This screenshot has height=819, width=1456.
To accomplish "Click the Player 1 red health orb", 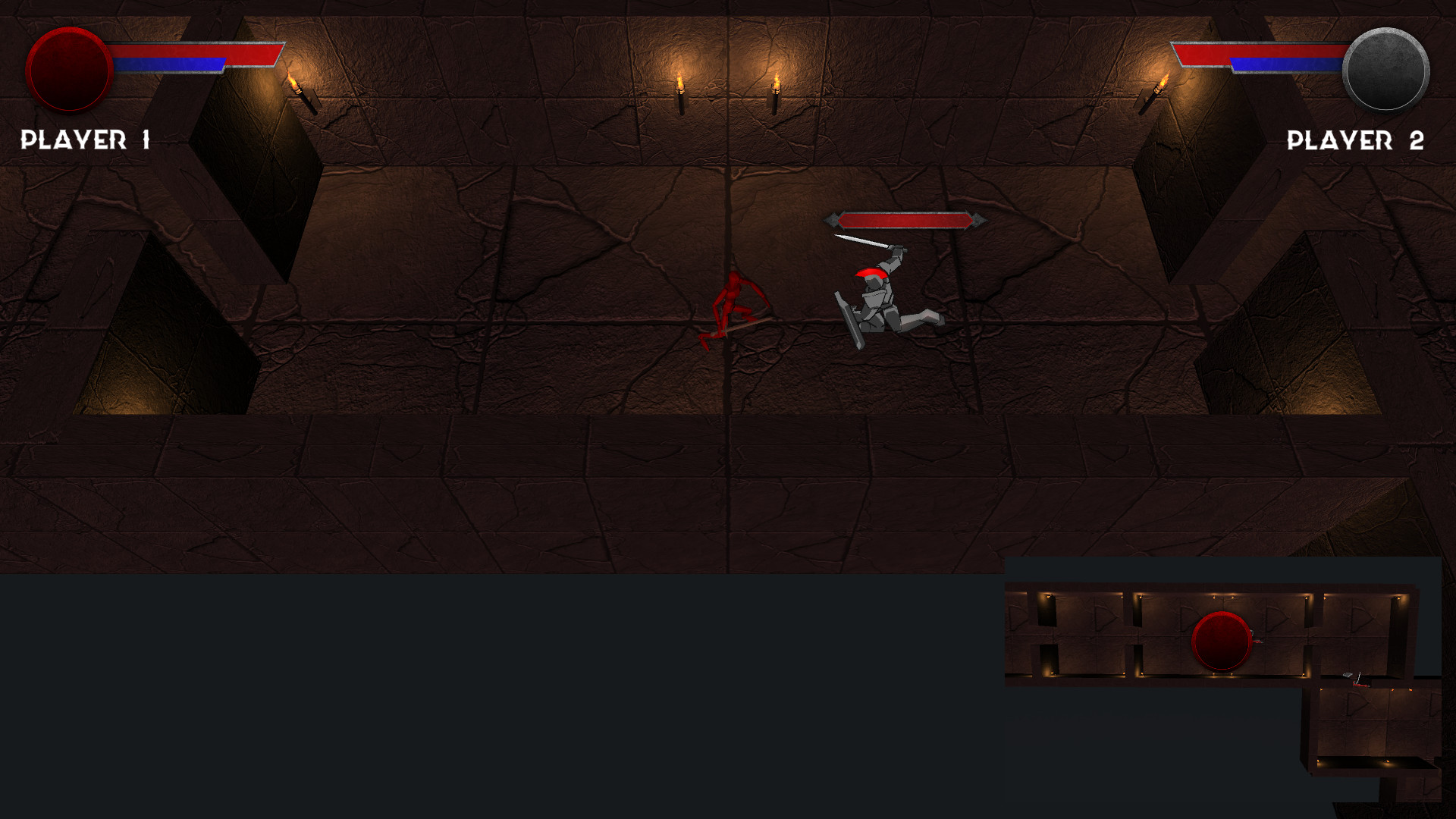I will (x=68, y=70).
